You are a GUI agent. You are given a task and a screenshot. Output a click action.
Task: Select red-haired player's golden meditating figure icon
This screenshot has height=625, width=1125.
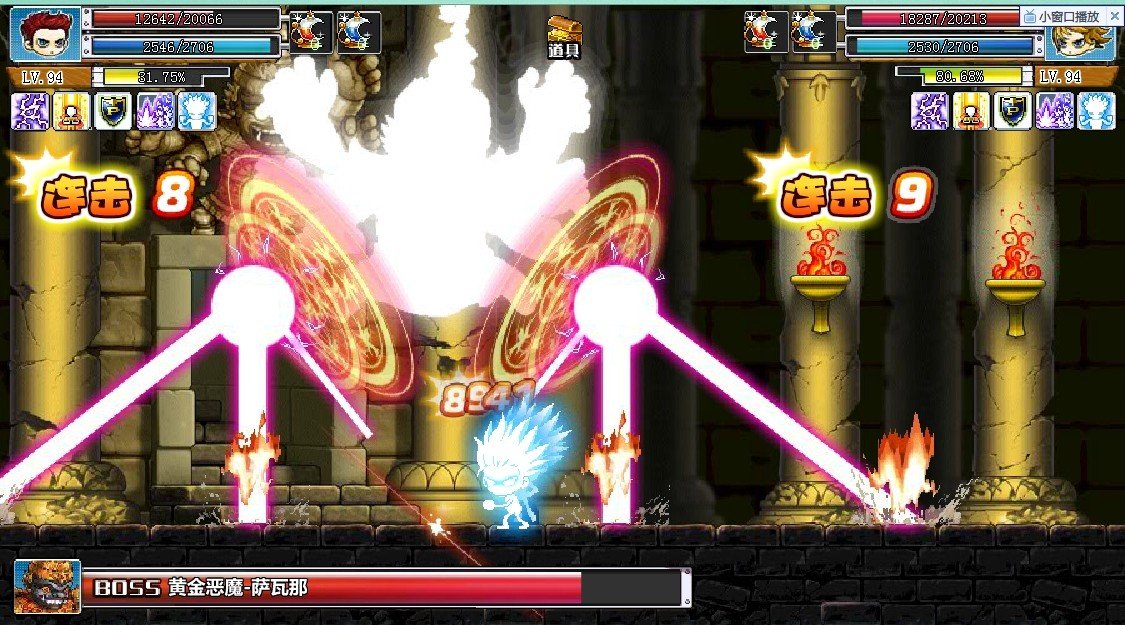(x=71, y=110)
